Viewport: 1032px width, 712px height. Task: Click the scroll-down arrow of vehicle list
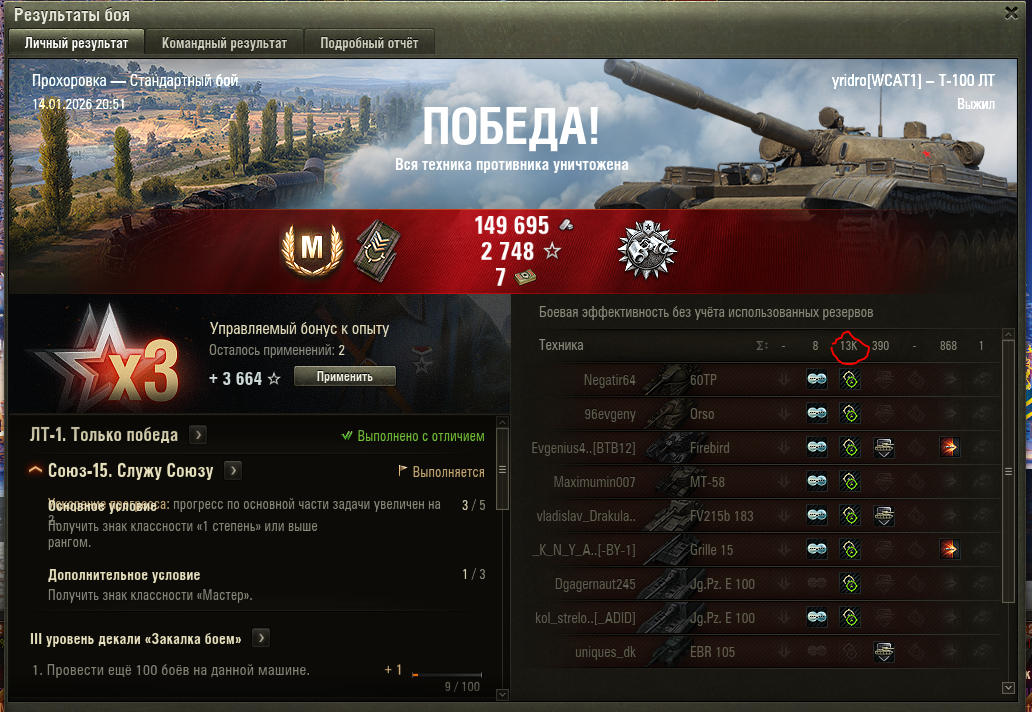(1008, 687)
